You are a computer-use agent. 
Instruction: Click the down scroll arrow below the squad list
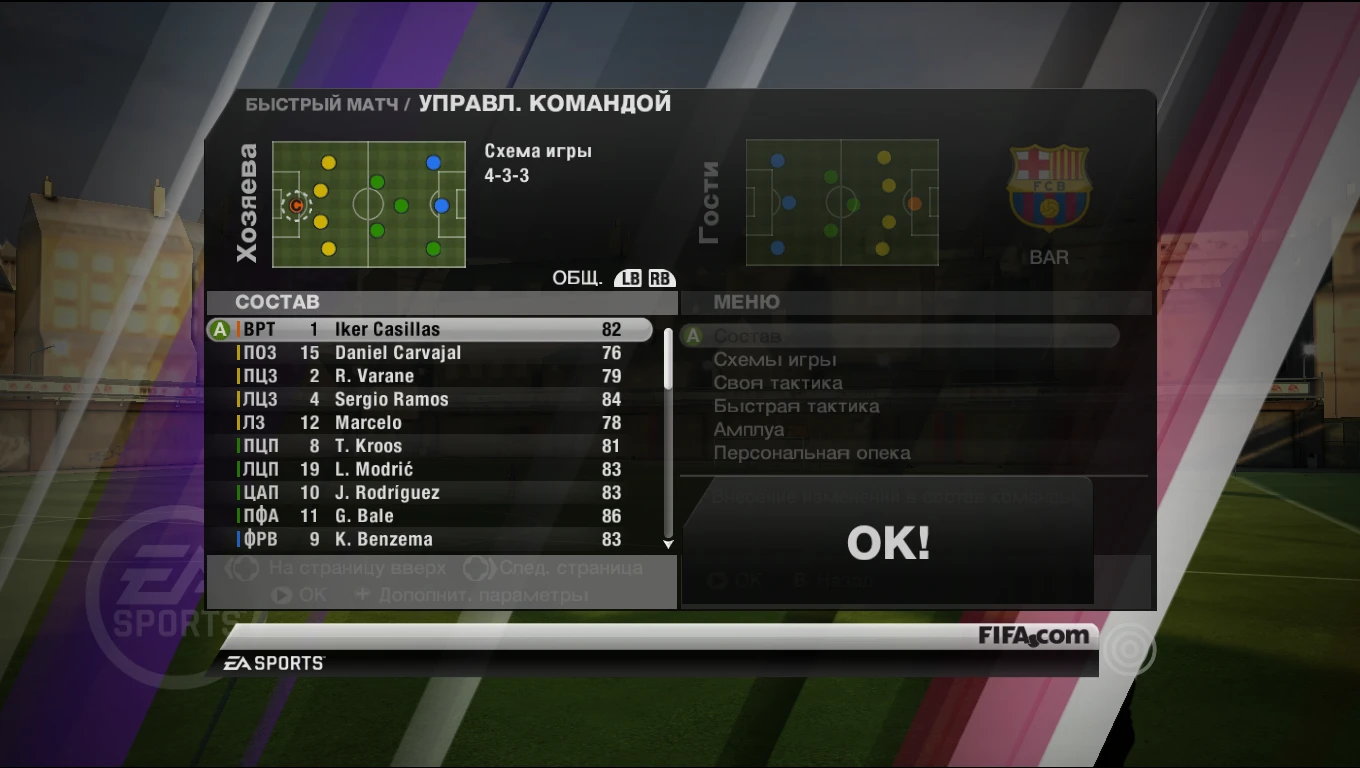point(667,544)
